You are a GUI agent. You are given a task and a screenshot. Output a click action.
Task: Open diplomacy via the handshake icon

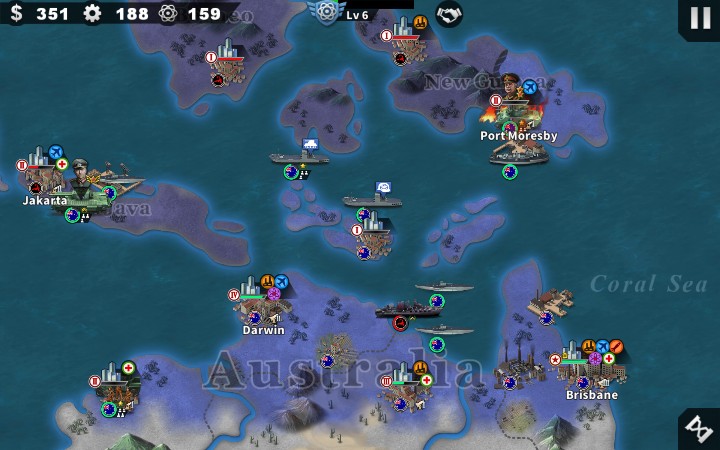[x=449, y=14]
